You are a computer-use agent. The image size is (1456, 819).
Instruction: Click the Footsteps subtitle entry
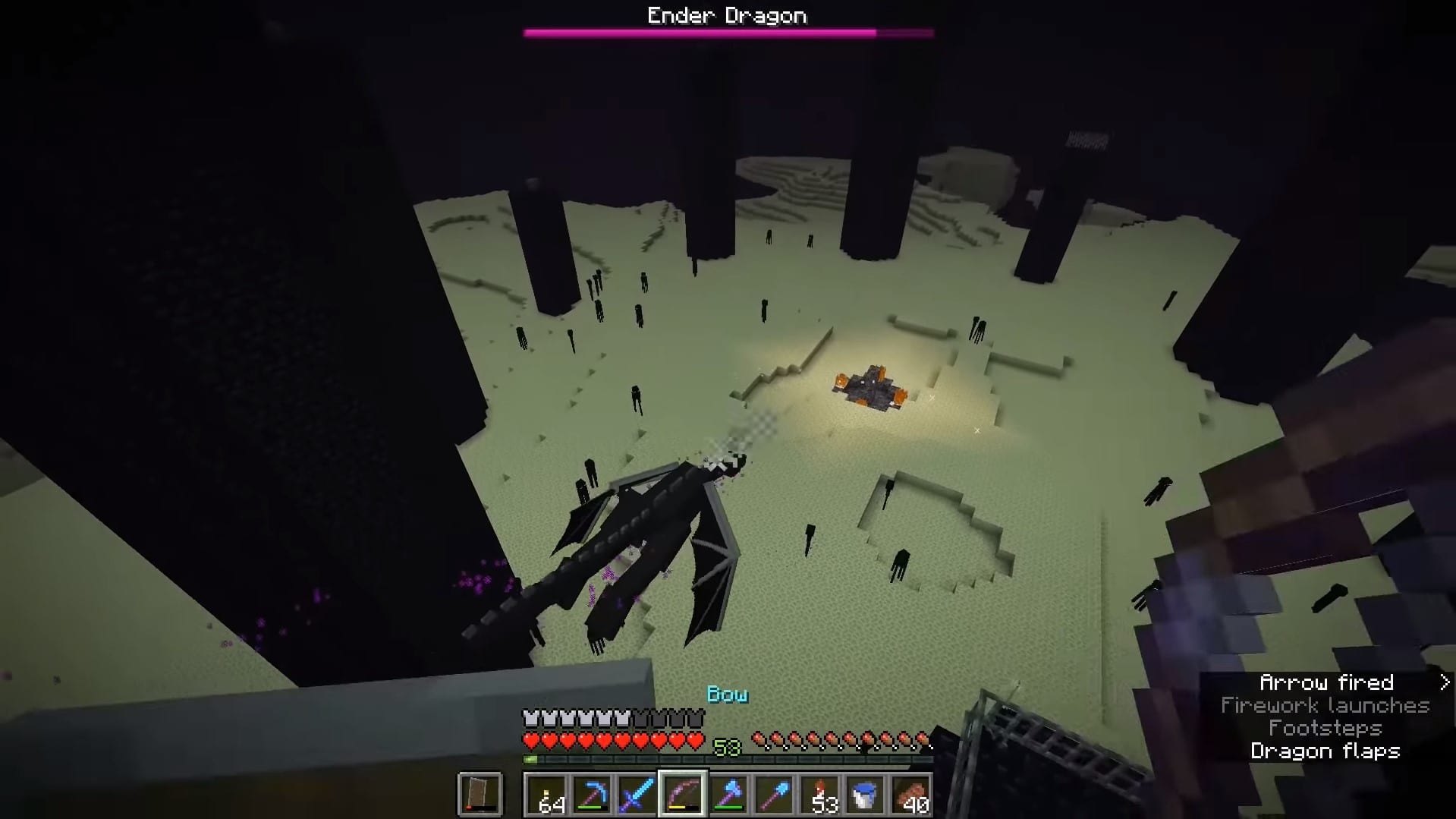1325,728
